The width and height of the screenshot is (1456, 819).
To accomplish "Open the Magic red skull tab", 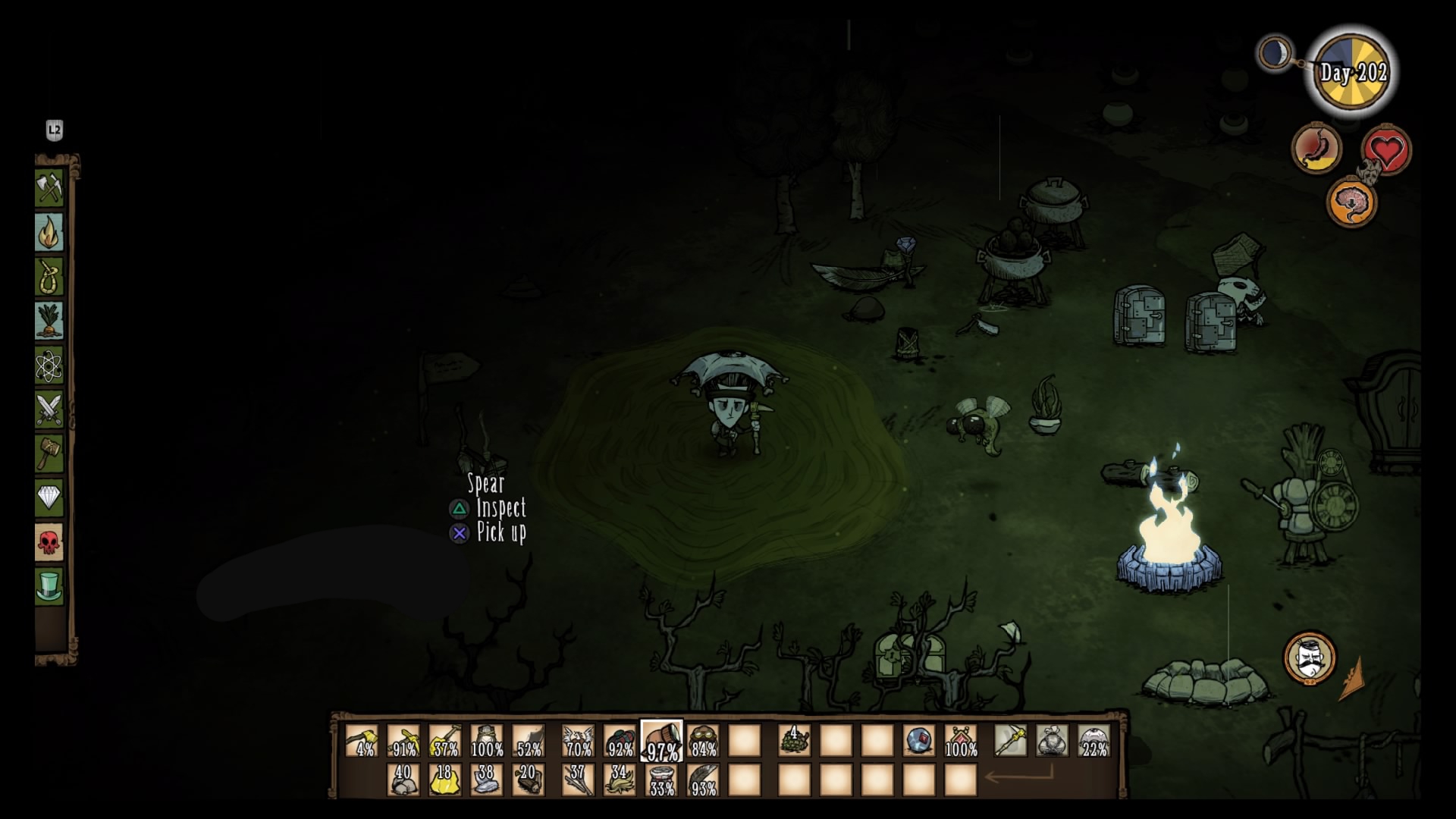I will pyautogui.click(x=49, y=542).
